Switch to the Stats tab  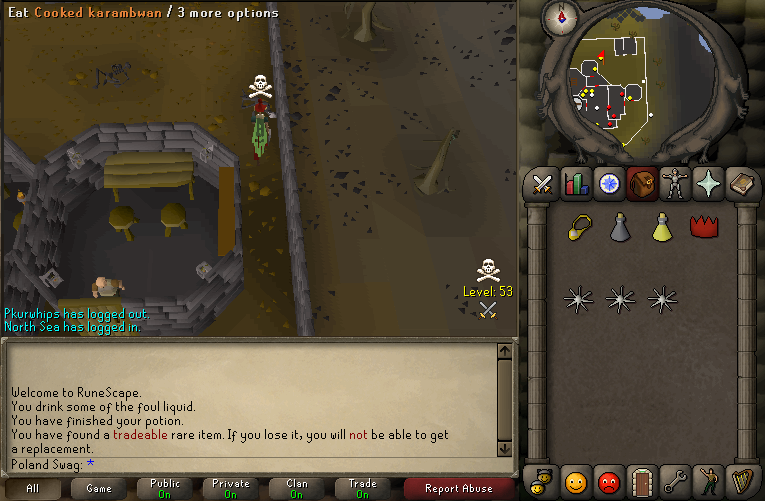pos(575,185)
